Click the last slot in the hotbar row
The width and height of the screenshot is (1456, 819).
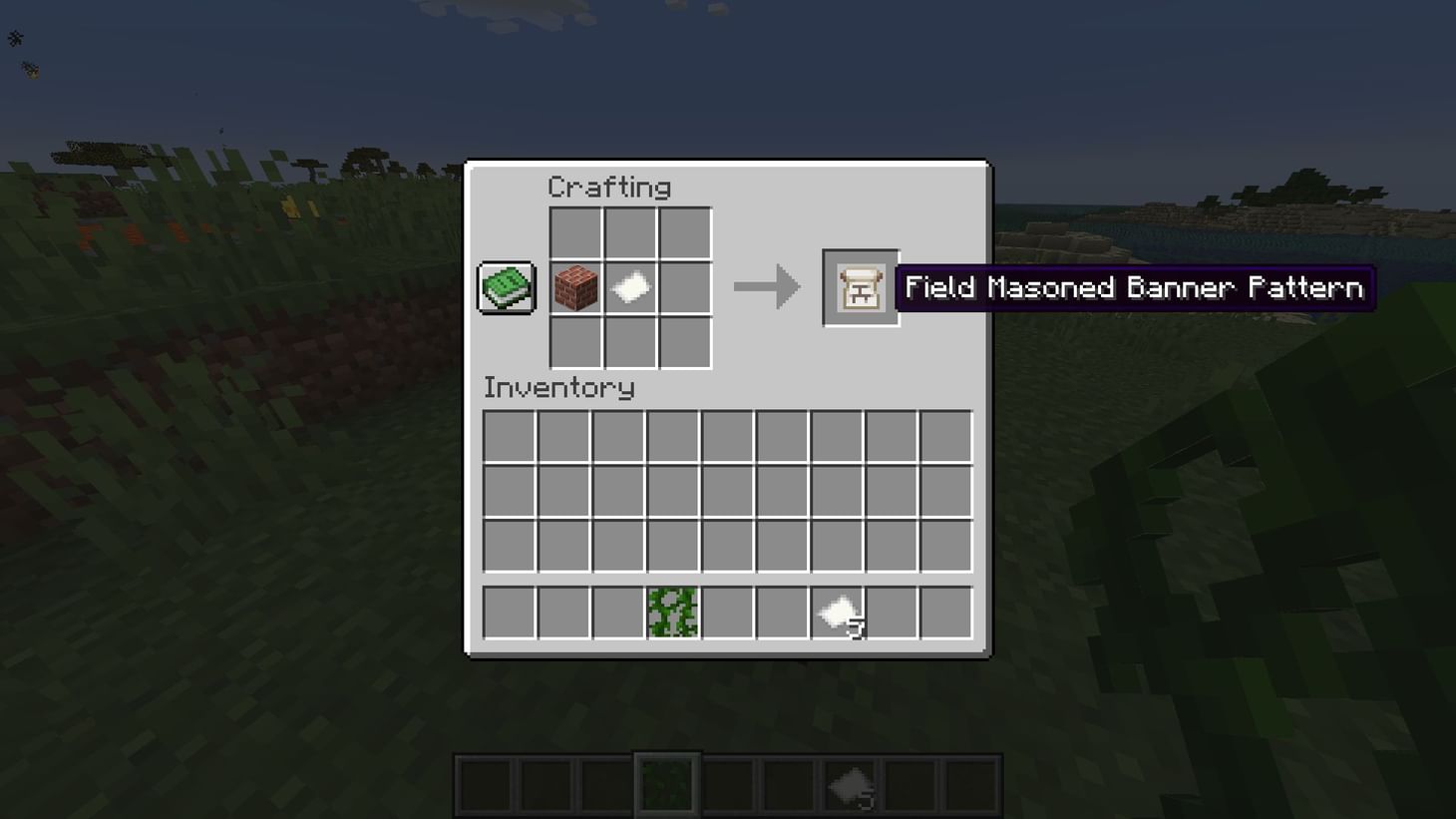pyautogui.click(x=945, y=613)
